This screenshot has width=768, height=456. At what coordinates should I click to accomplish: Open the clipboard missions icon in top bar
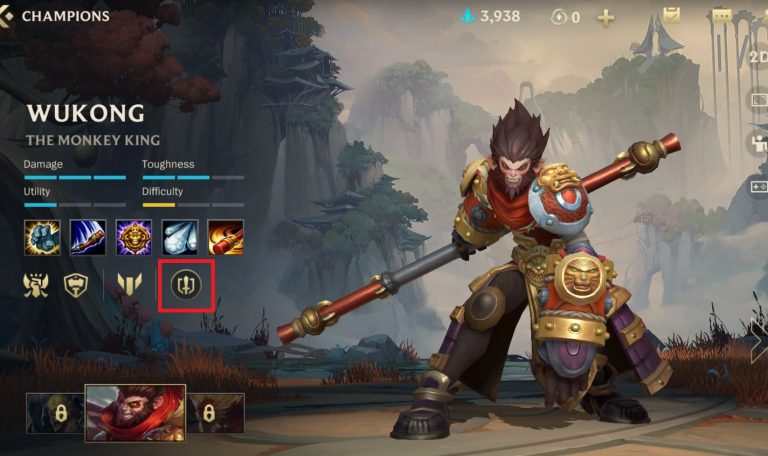coord(672,16)
